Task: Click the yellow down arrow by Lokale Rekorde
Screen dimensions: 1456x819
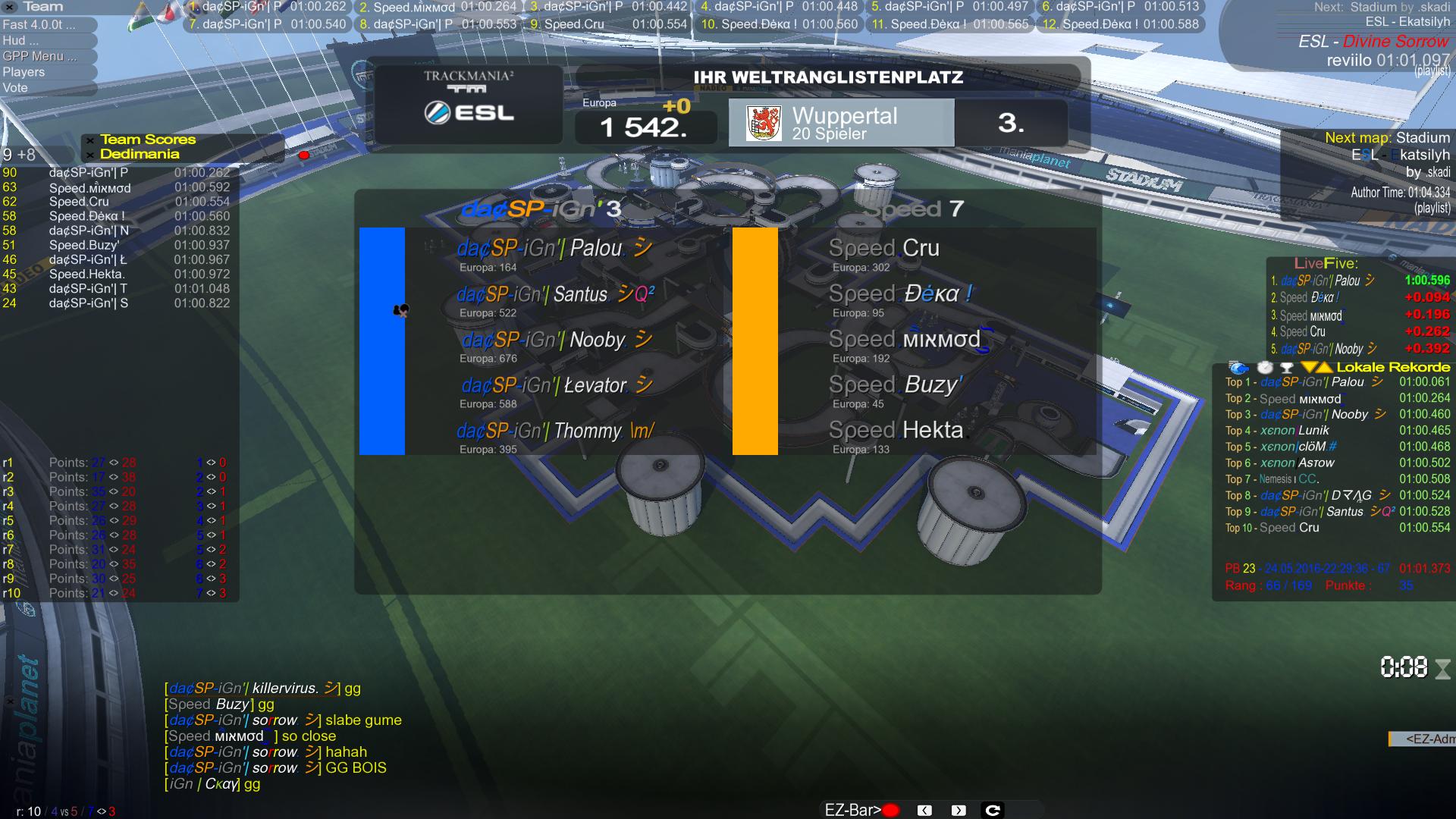Action: point(1308,368)
